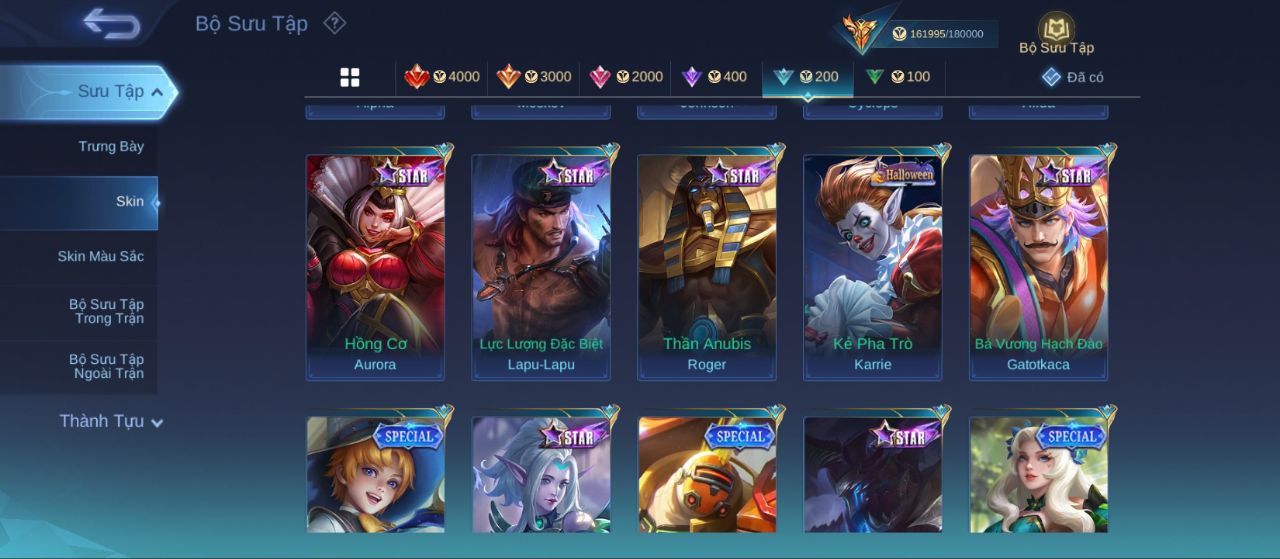1280x559 pixels.
Task: Switch to the 100 points tier tab
Action: pos(898,77)
